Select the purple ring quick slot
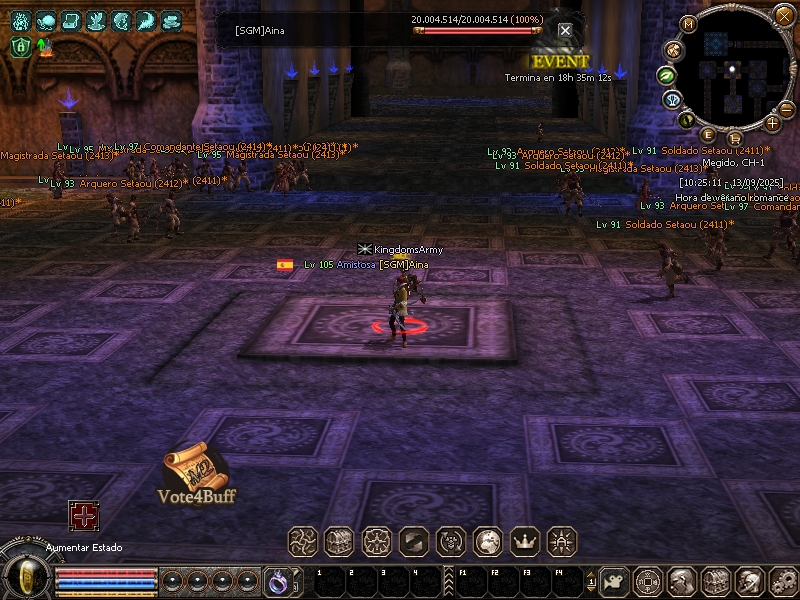 277,580
